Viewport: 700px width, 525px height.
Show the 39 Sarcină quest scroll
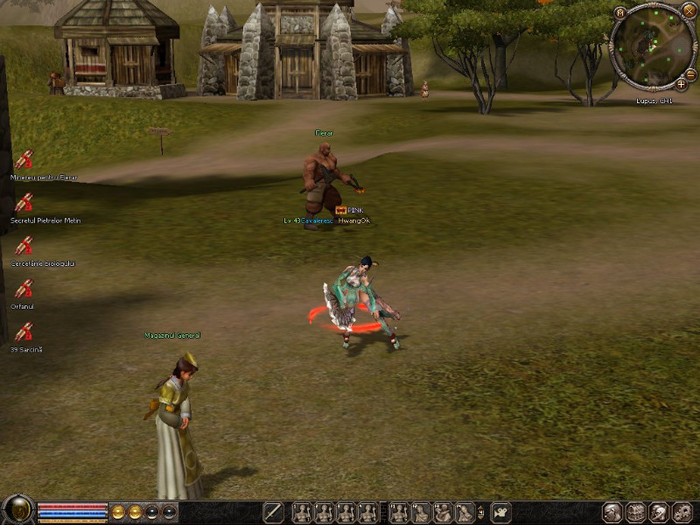pos(23,333)
